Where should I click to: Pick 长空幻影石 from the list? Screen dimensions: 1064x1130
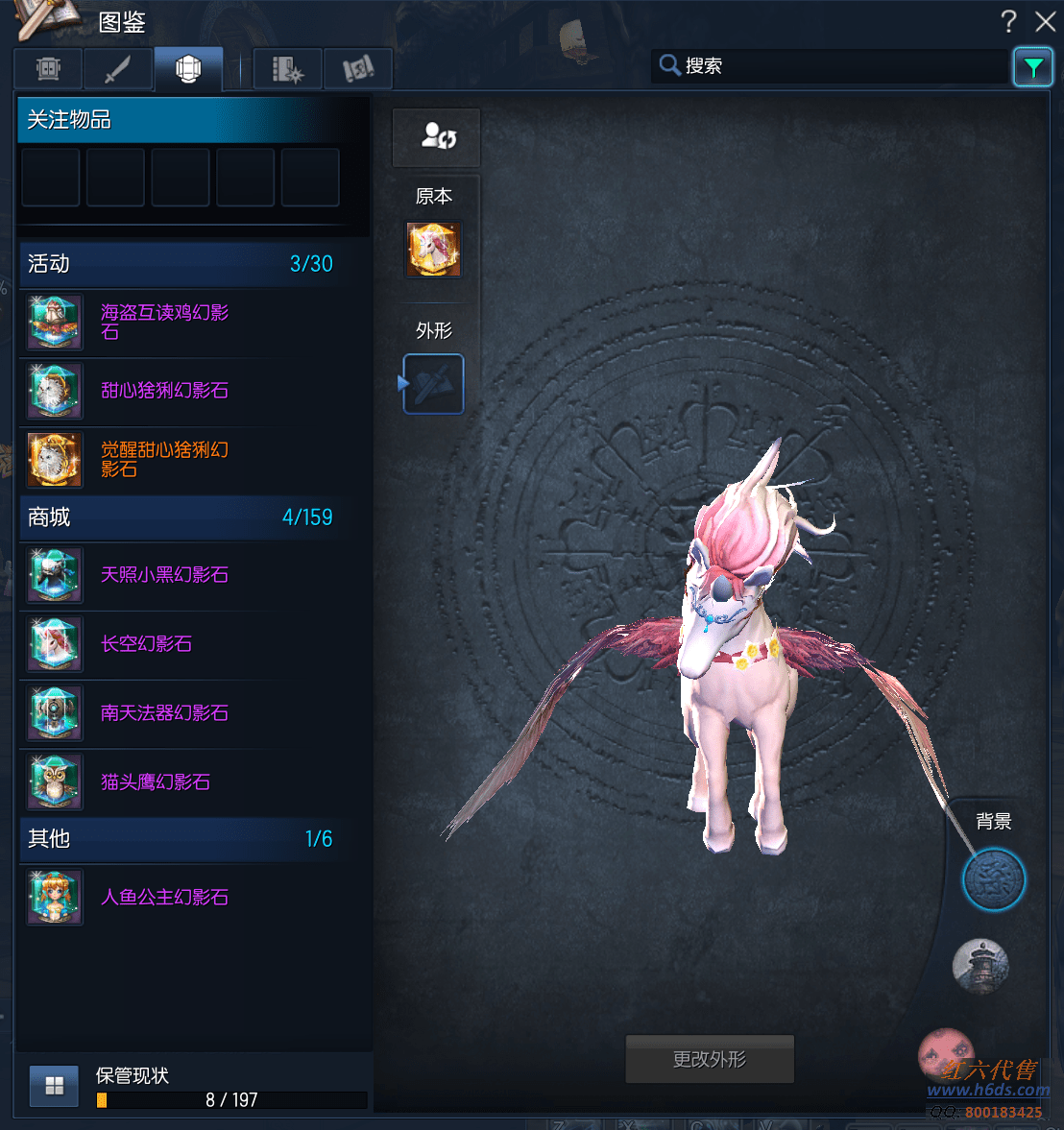point(146,644)
